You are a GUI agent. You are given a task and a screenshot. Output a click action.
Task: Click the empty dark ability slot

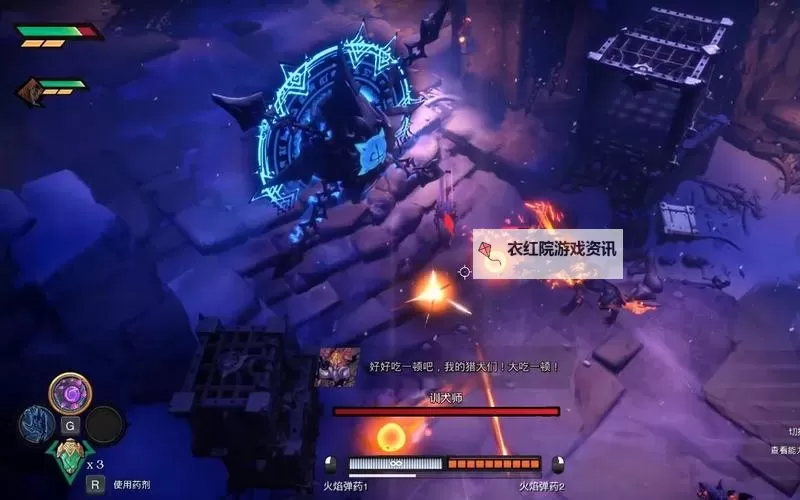104,425
